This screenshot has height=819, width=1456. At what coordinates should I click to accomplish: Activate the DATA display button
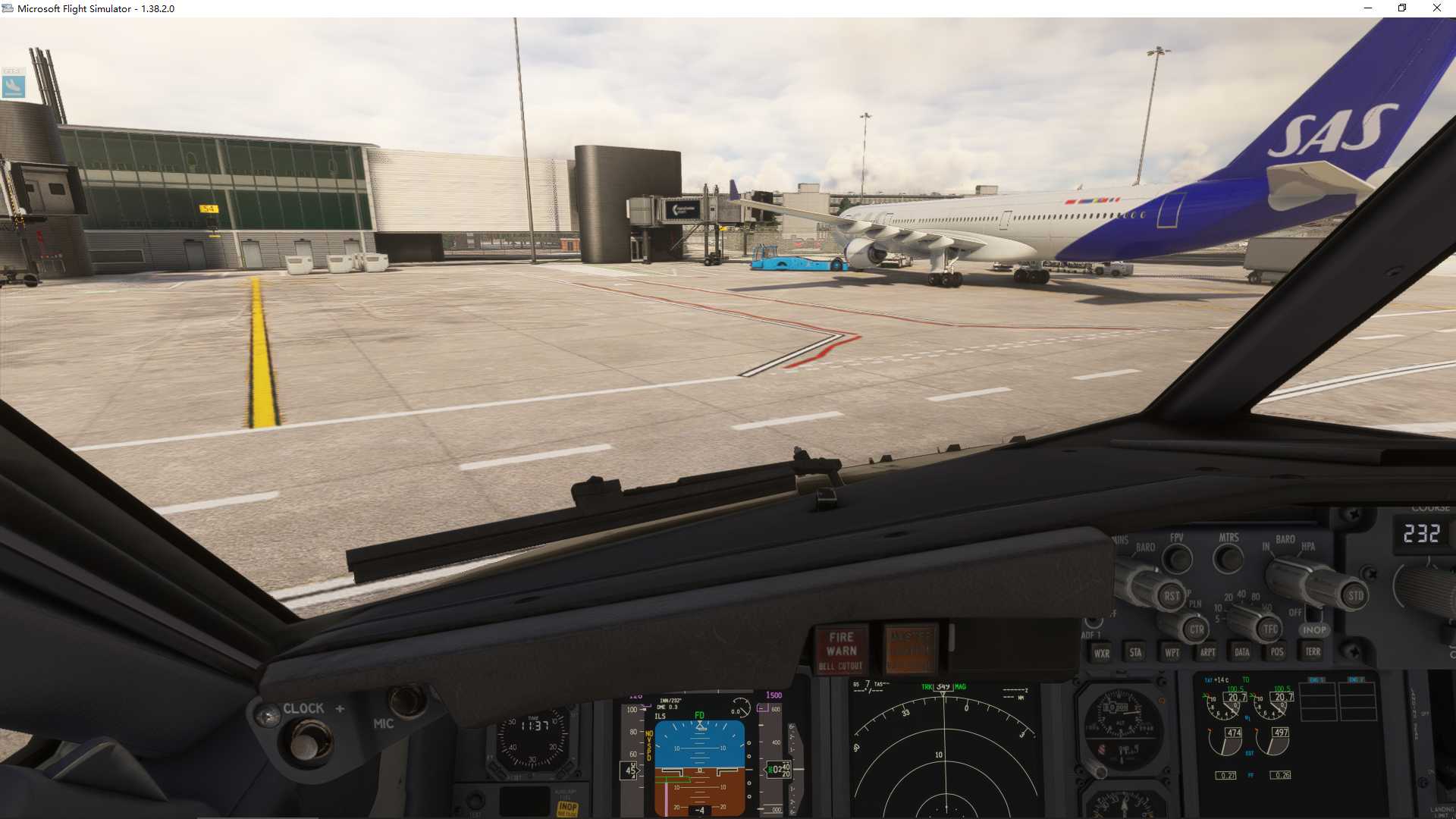coord(1241,652)
